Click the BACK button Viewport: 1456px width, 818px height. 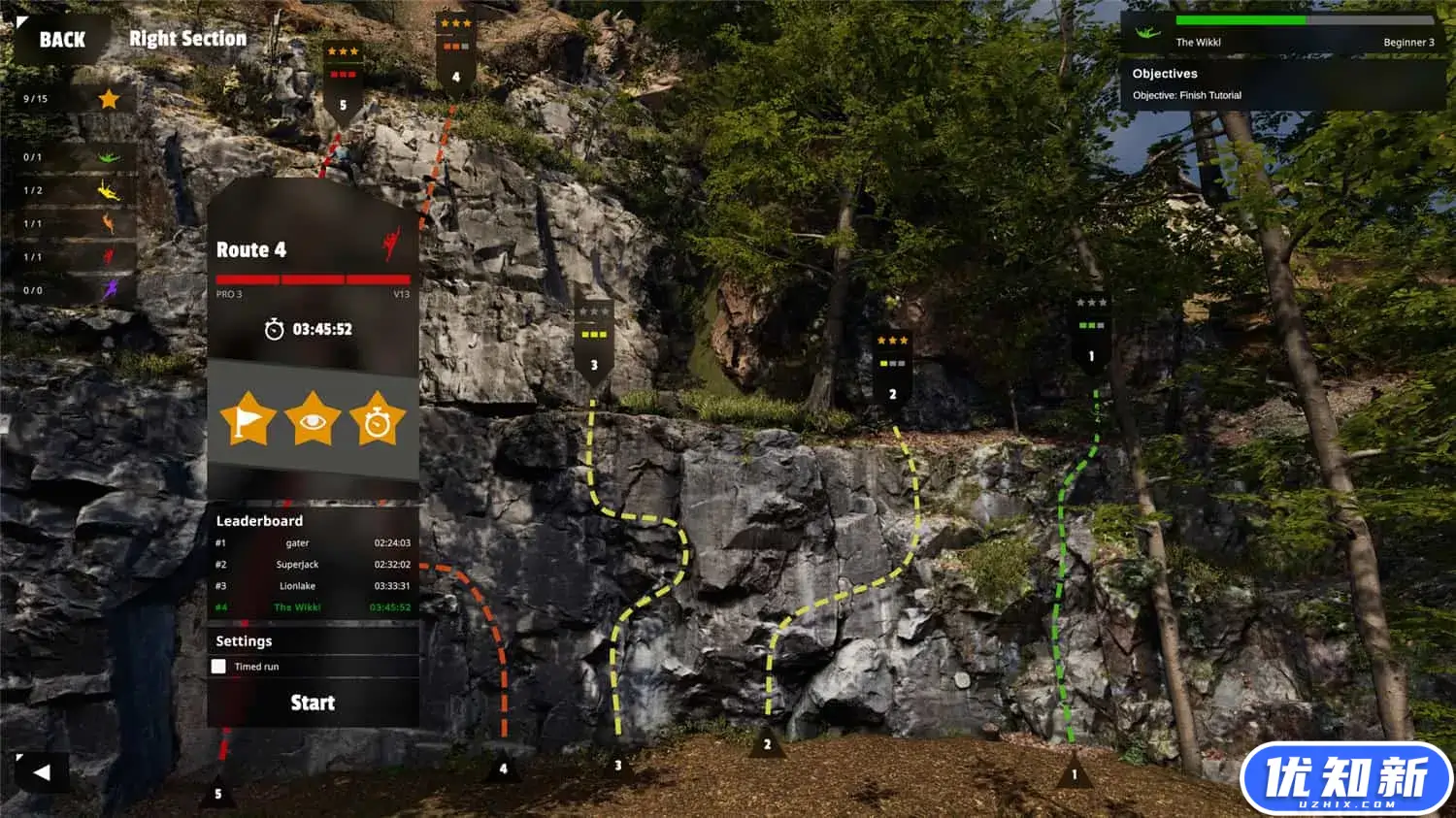[x=61, y=40]
